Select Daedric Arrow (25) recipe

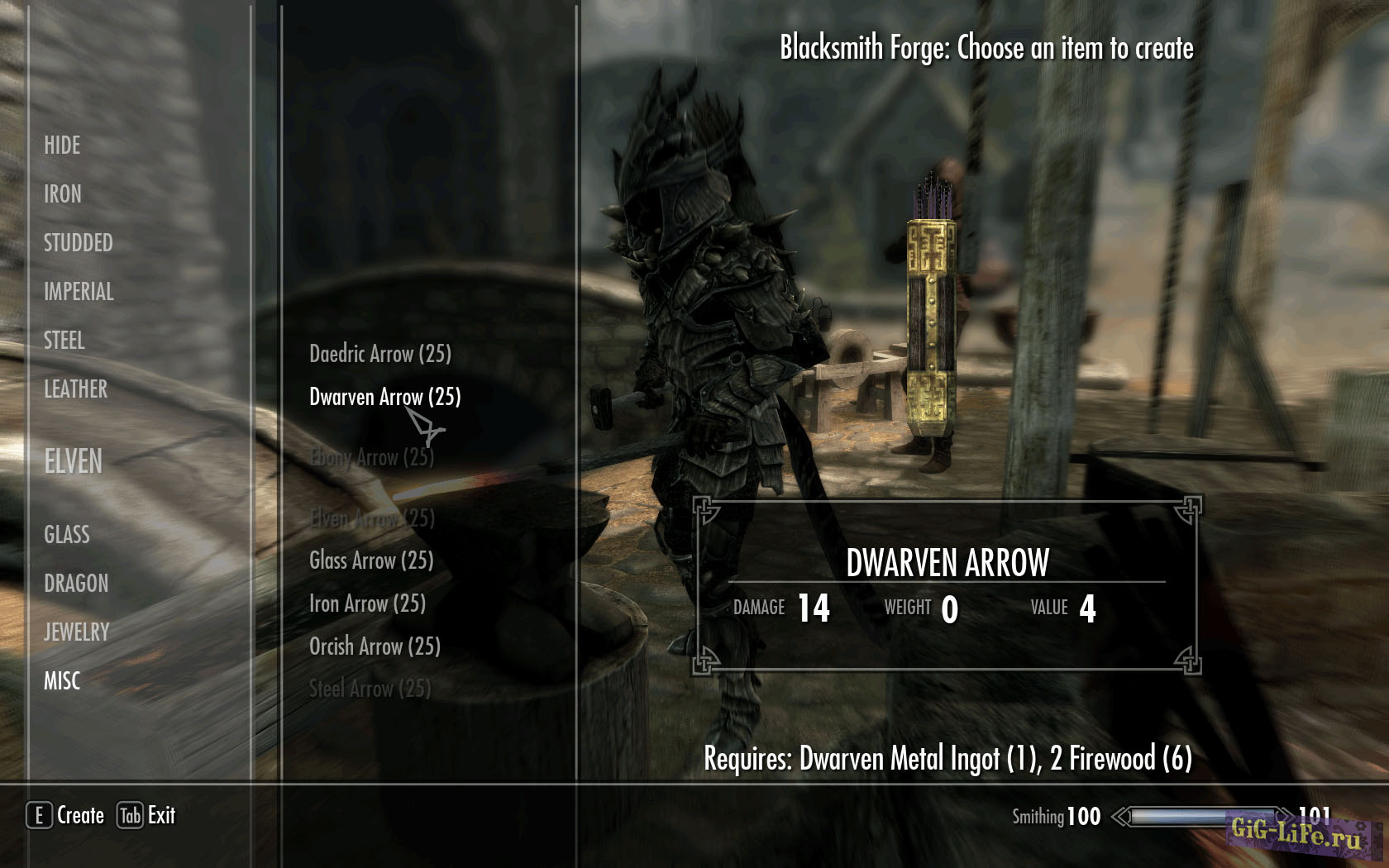pos(380,355)
